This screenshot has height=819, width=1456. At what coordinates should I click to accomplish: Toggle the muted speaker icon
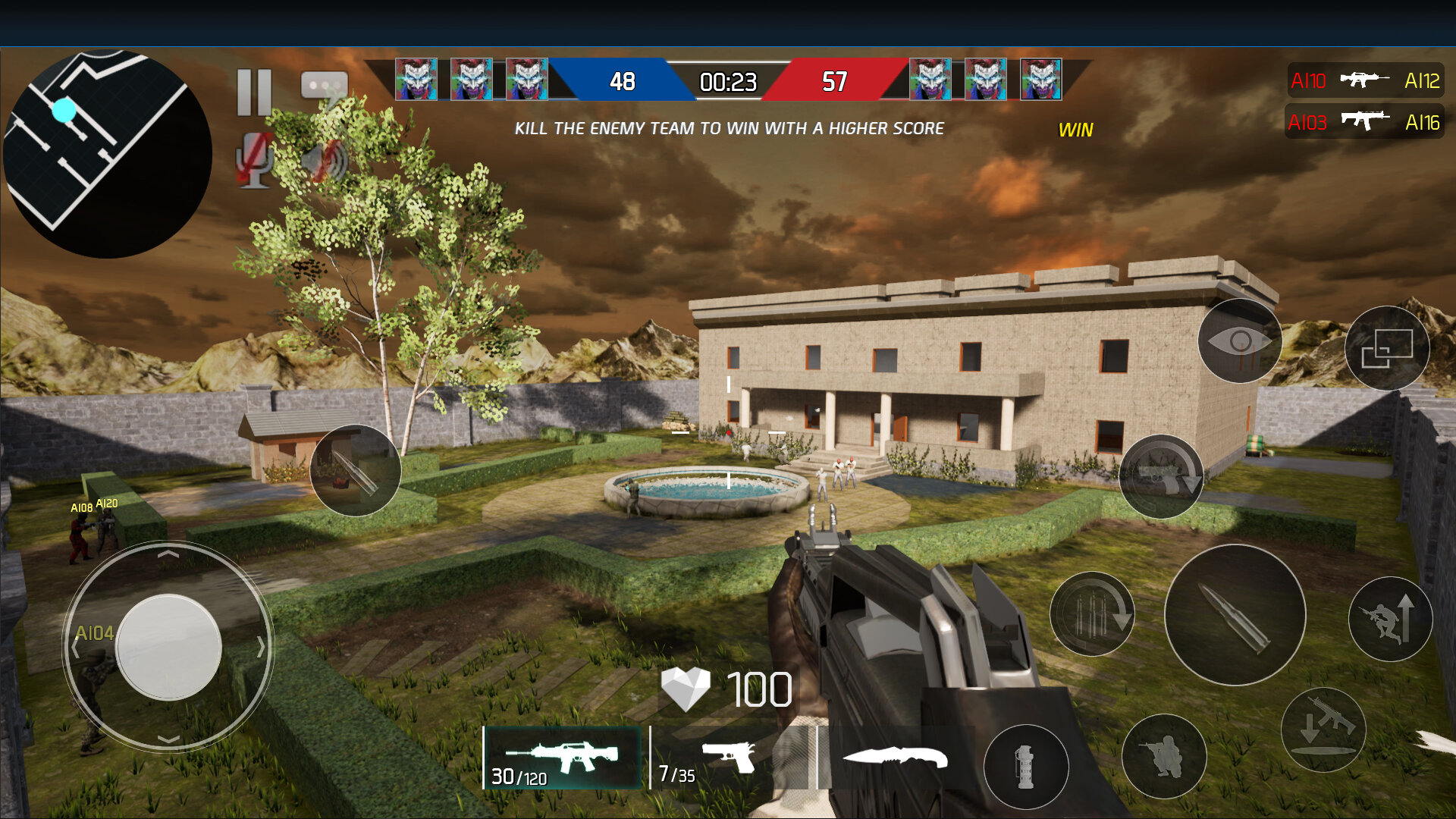(325, 160)
